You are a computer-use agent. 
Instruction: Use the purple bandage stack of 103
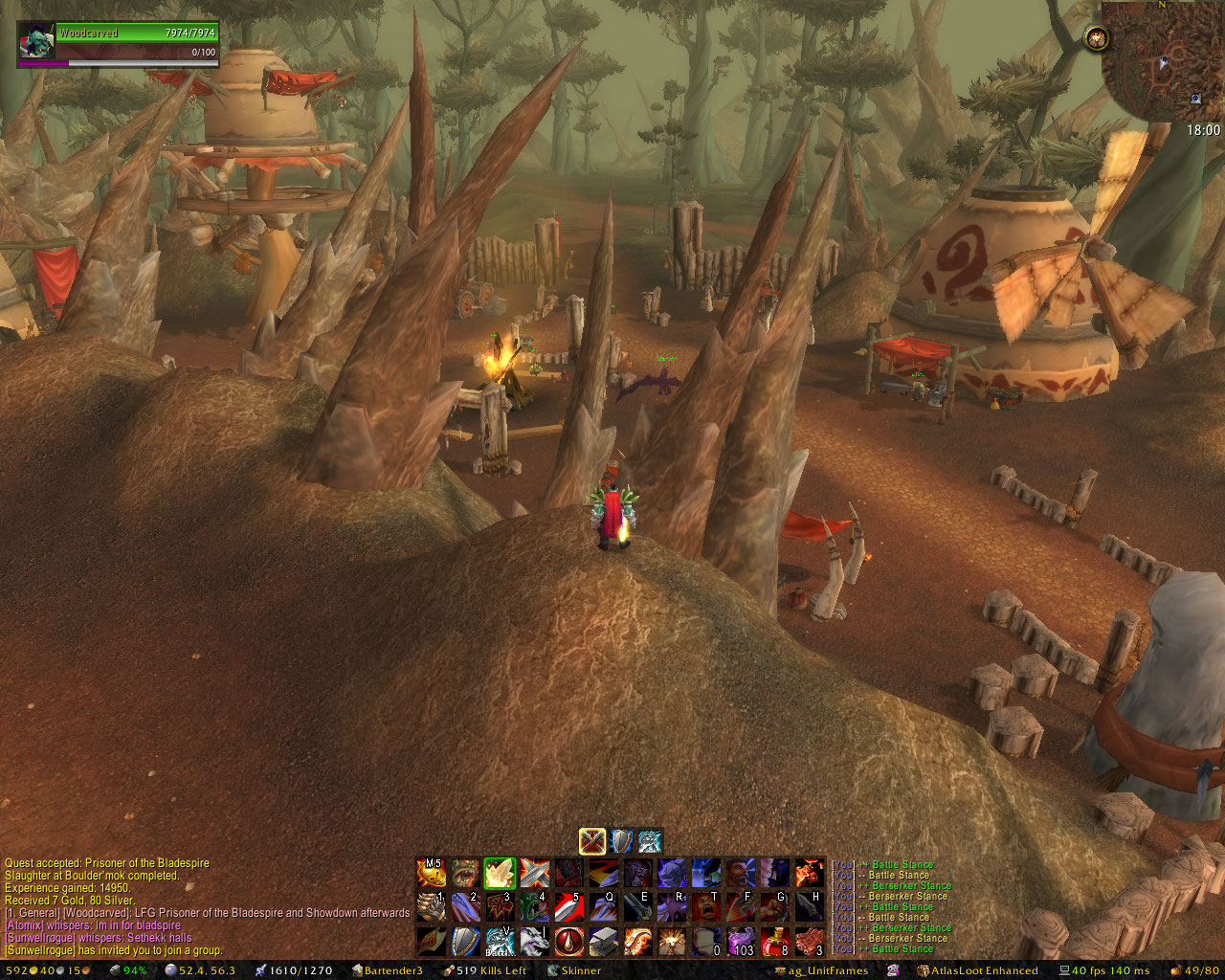point(741,942)
